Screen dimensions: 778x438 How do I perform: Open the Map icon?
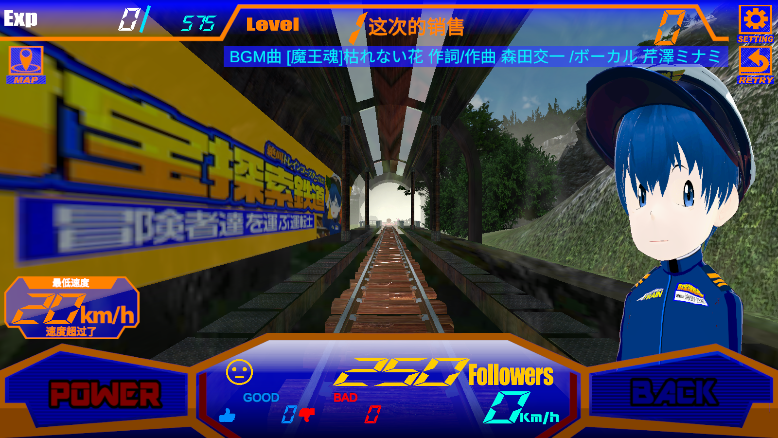[25, 65]
